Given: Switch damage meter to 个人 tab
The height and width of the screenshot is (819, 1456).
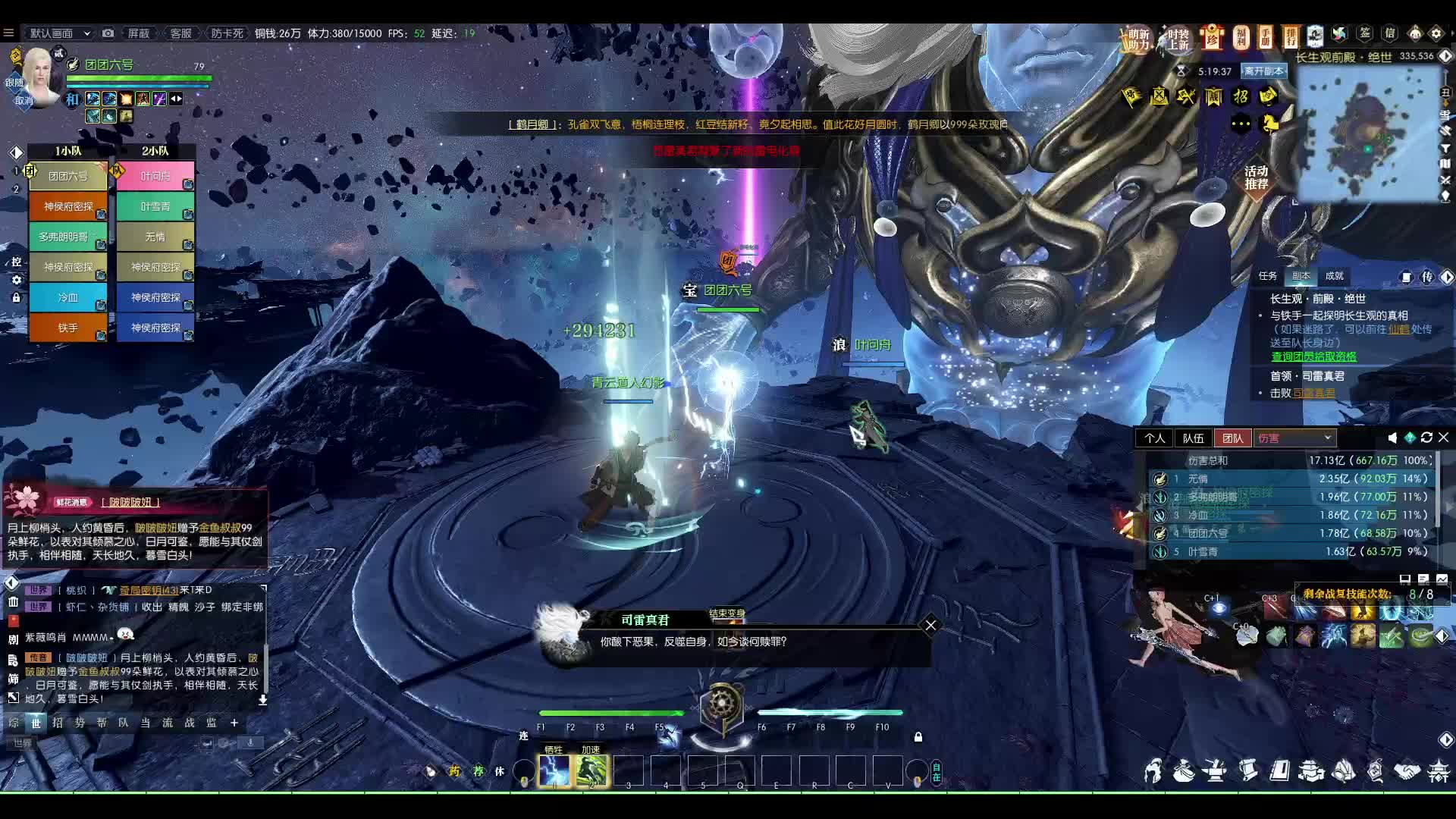Looking at the screenshot, I should point(1154,438).
